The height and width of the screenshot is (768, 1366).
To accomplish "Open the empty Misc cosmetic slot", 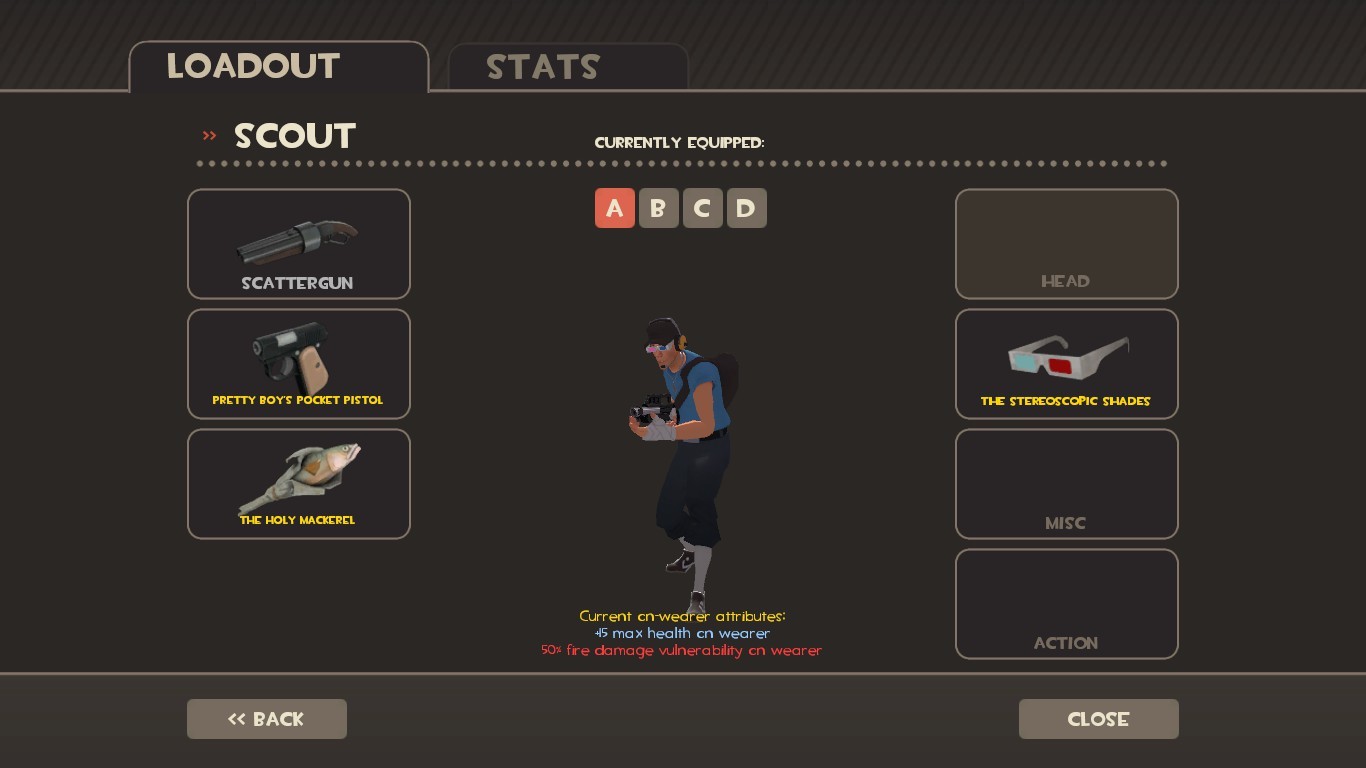I will tap(1066, 483).
